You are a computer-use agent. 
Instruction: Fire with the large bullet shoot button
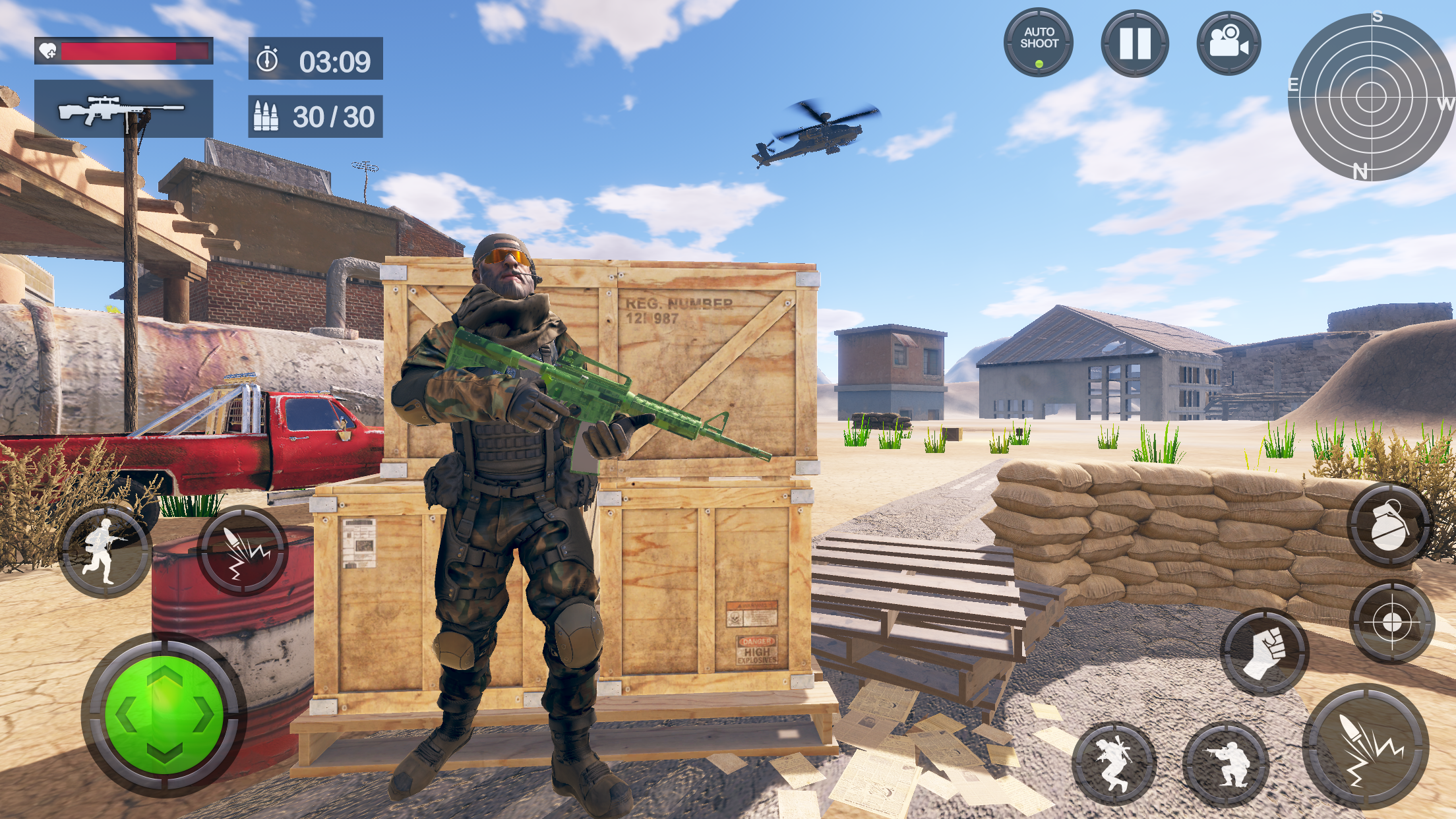tap(1366, 746)
